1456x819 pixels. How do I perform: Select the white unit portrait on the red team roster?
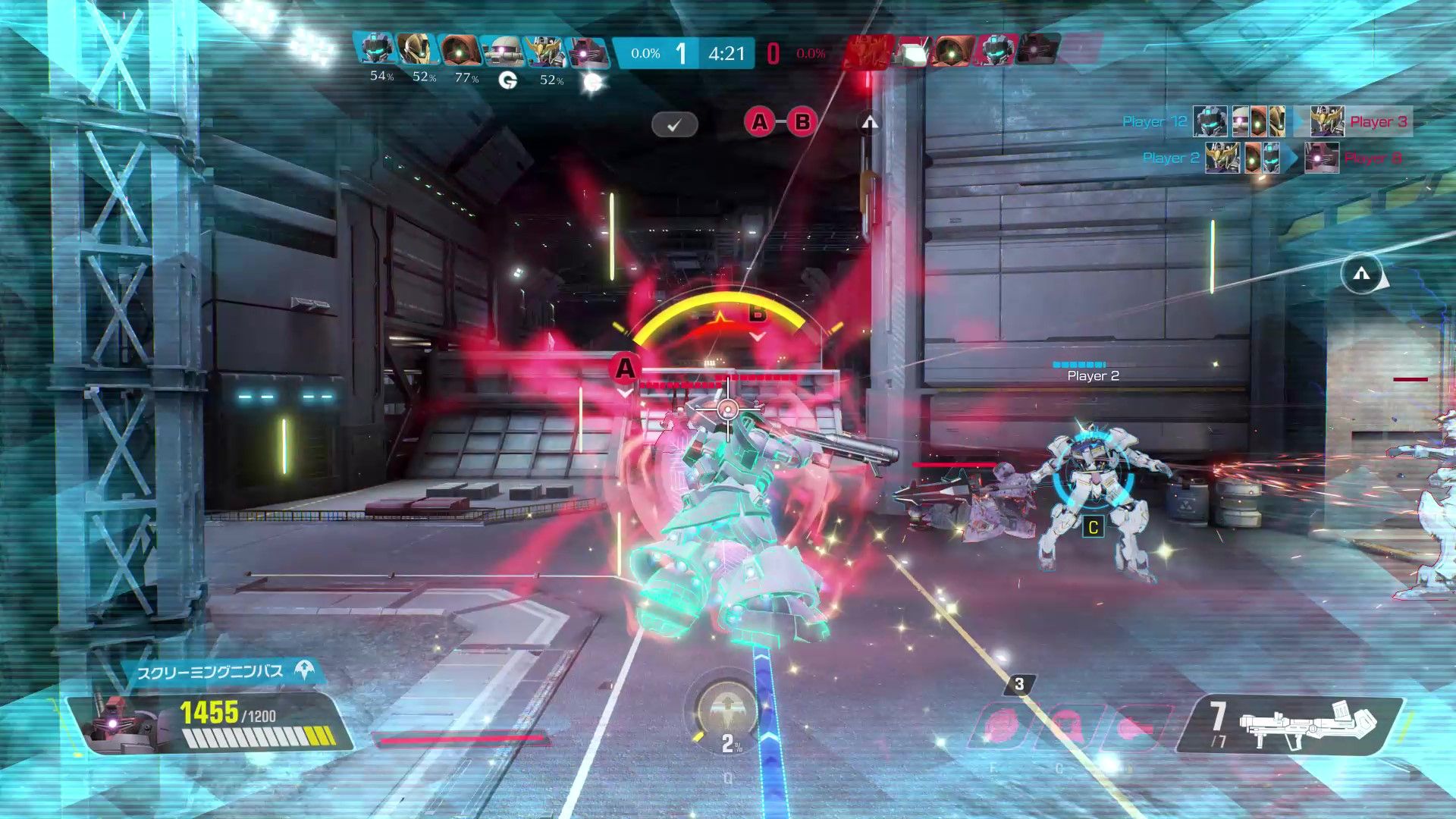click(x=912, y=52)
